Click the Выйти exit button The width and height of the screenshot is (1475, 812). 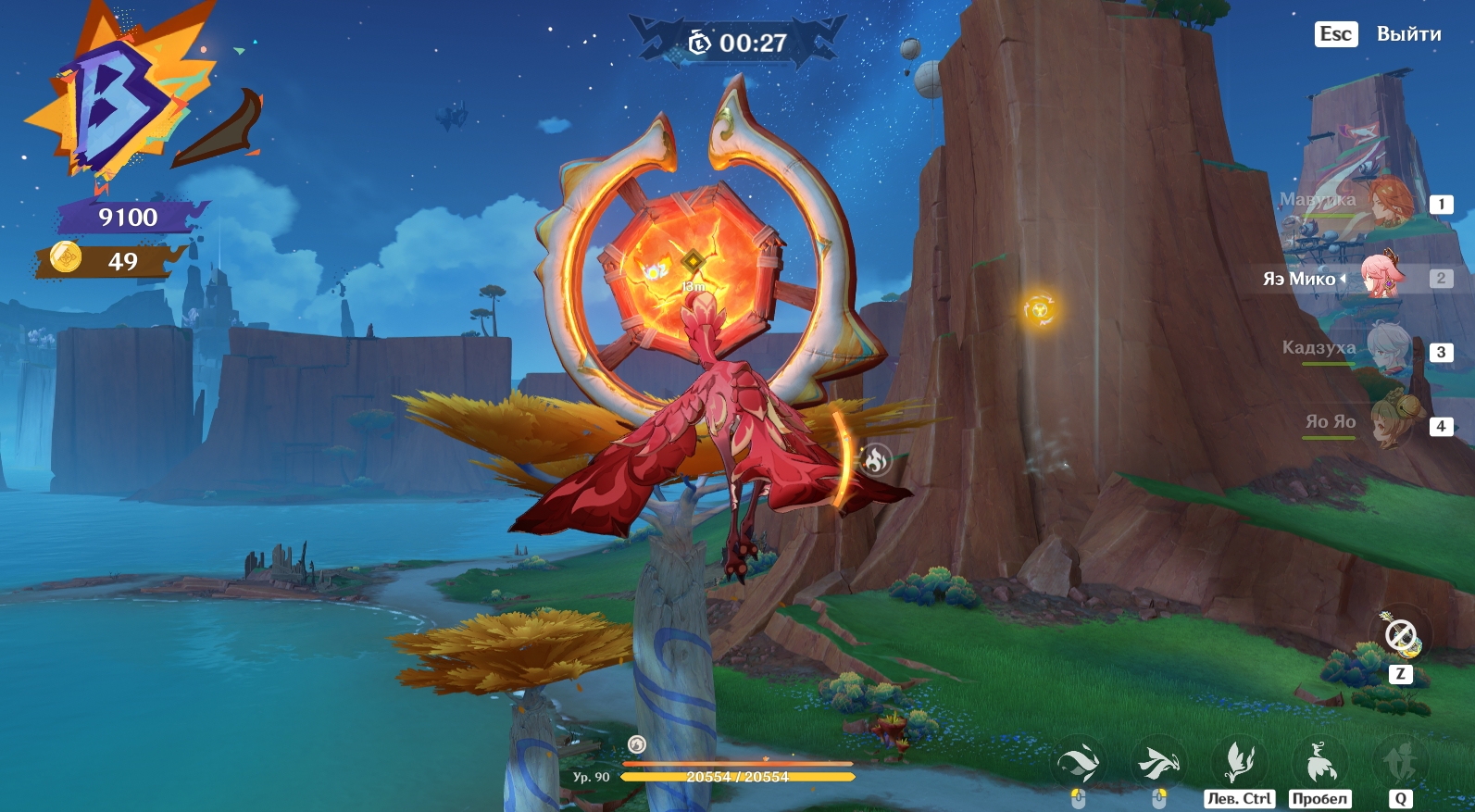1407,34
